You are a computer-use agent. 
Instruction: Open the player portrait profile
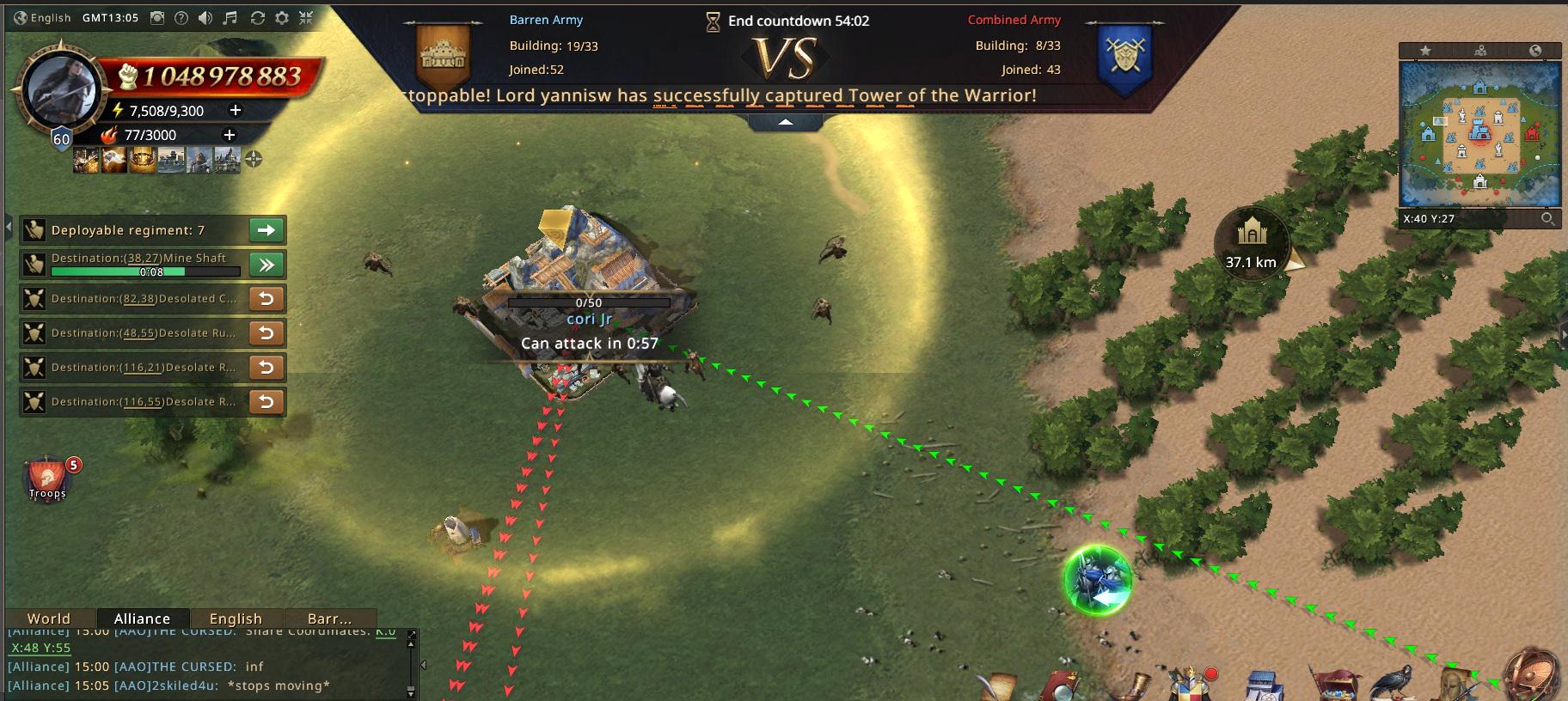[58, 92]
